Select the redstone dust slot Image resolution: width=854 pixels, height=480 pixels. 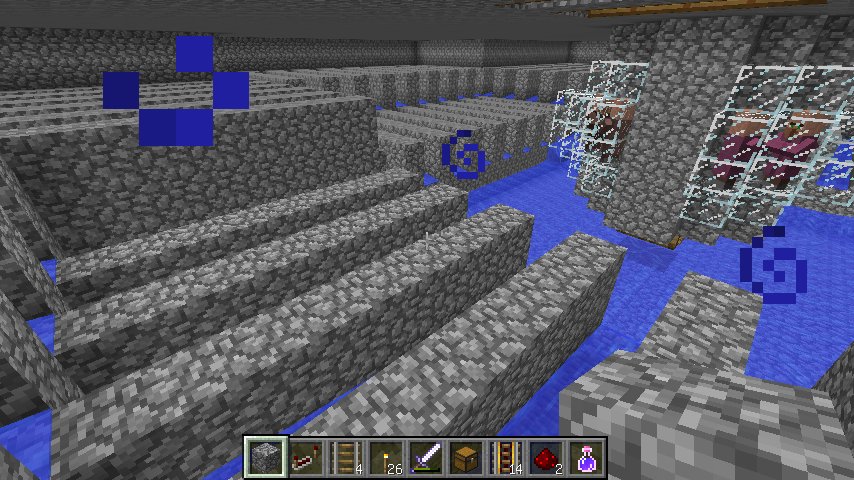(547, 458)
